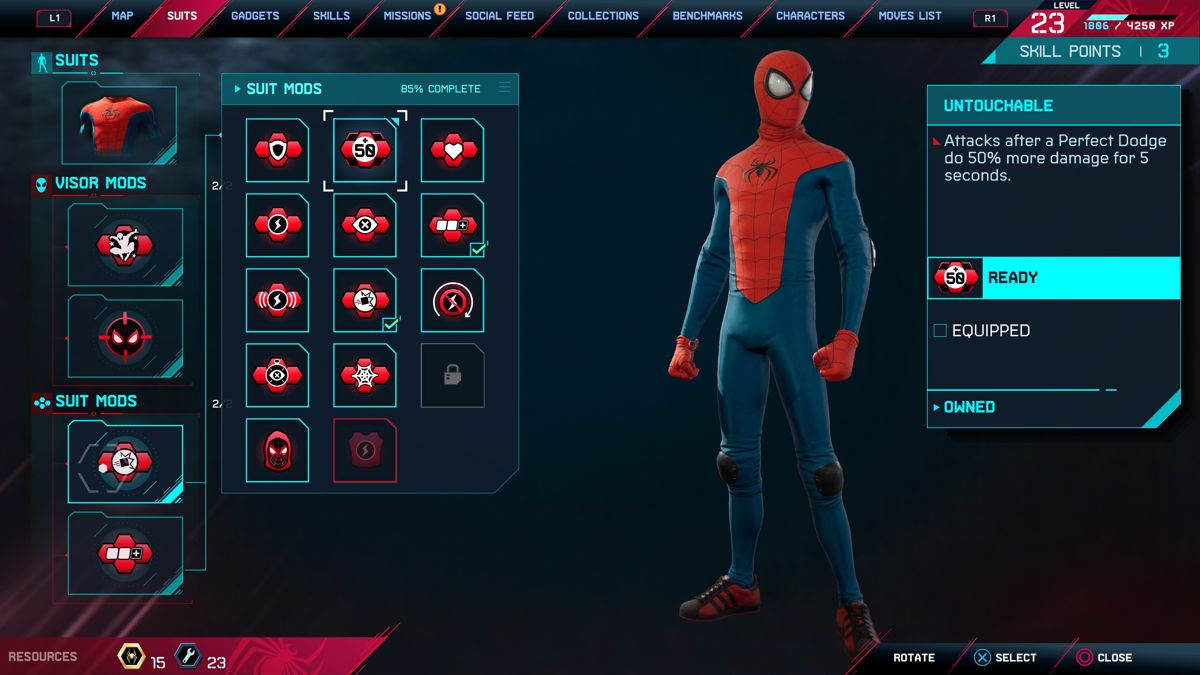Choose the shield suit mod icon

[x=277, y=150]
